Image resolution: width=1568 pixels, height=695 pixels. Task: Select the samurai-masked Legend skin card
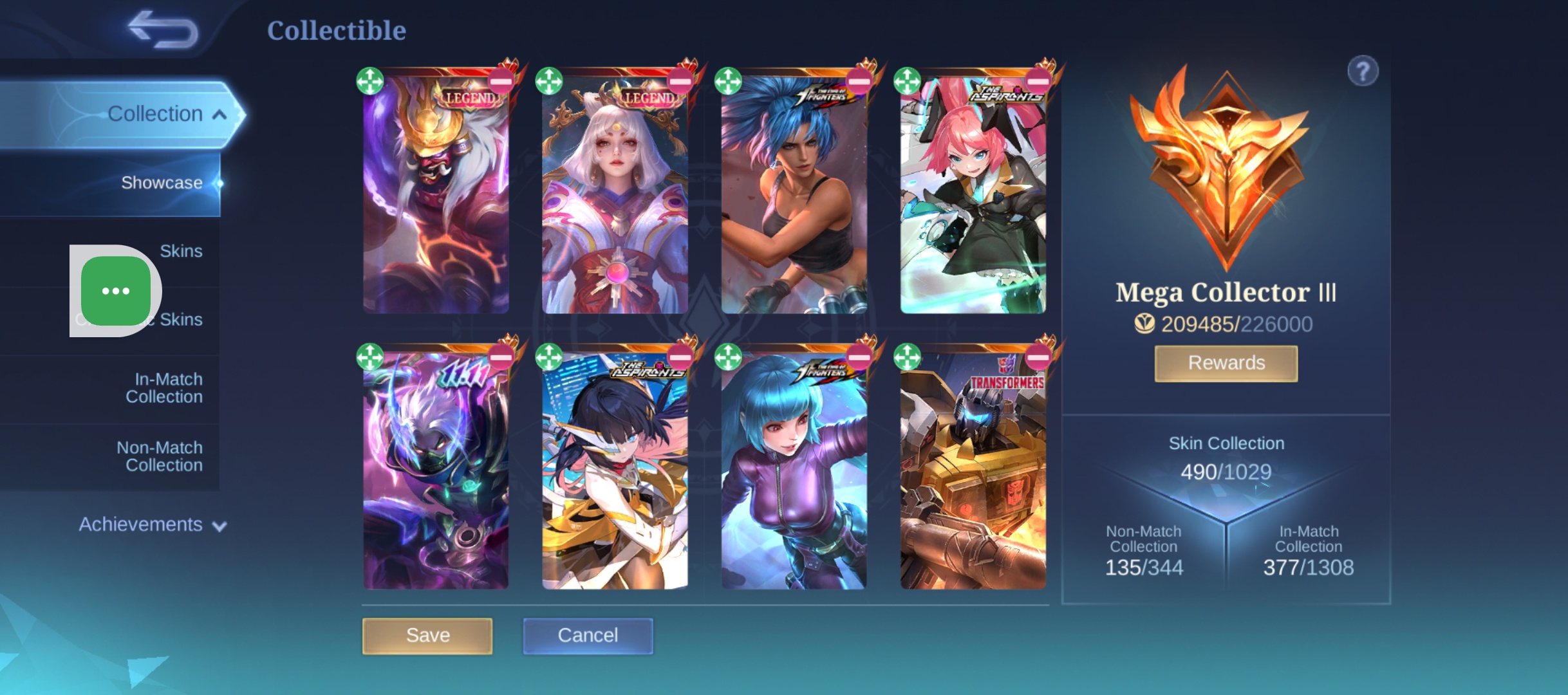(x=436, y=199)
